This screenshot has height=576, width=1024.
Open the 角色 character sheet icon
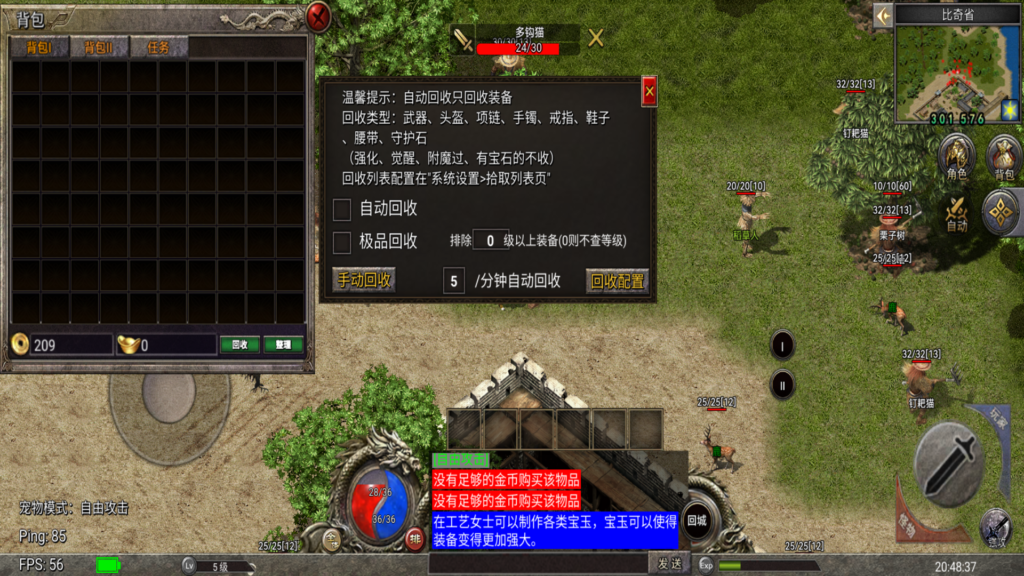pos(957,157)
